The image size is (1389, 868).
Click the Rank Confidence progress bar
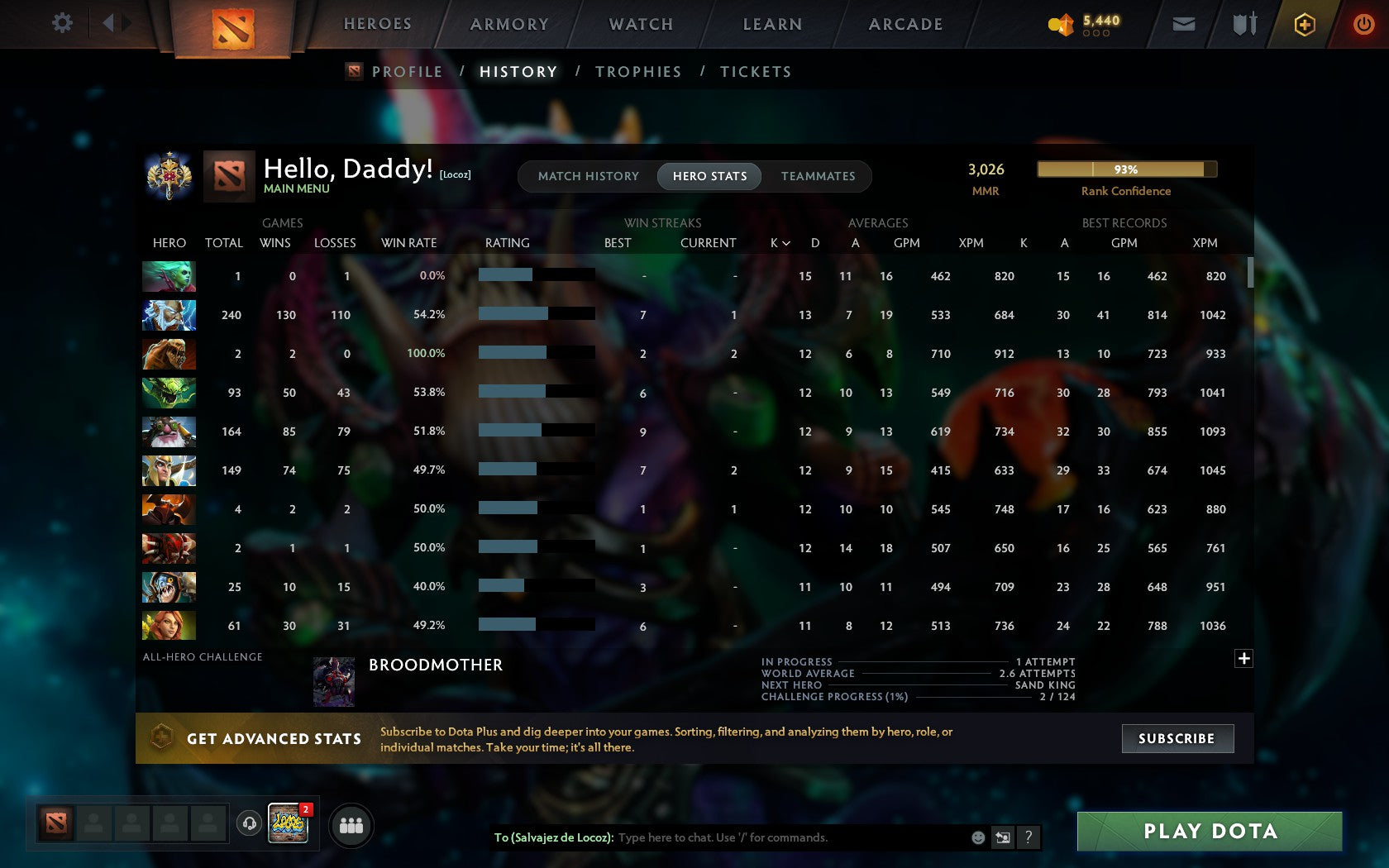pos(1126,169)
